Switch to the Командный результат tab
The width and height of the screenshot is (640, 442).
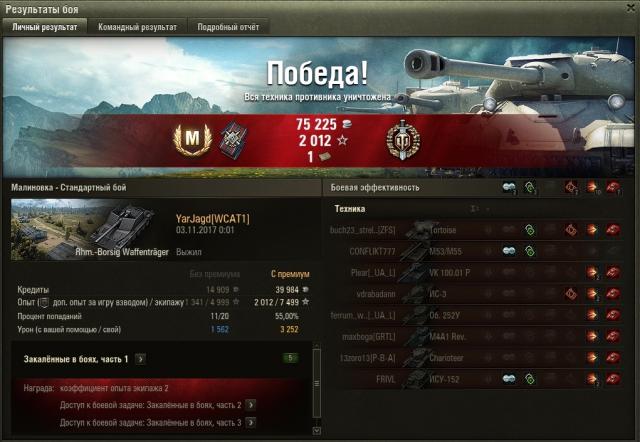coord(137,27)
